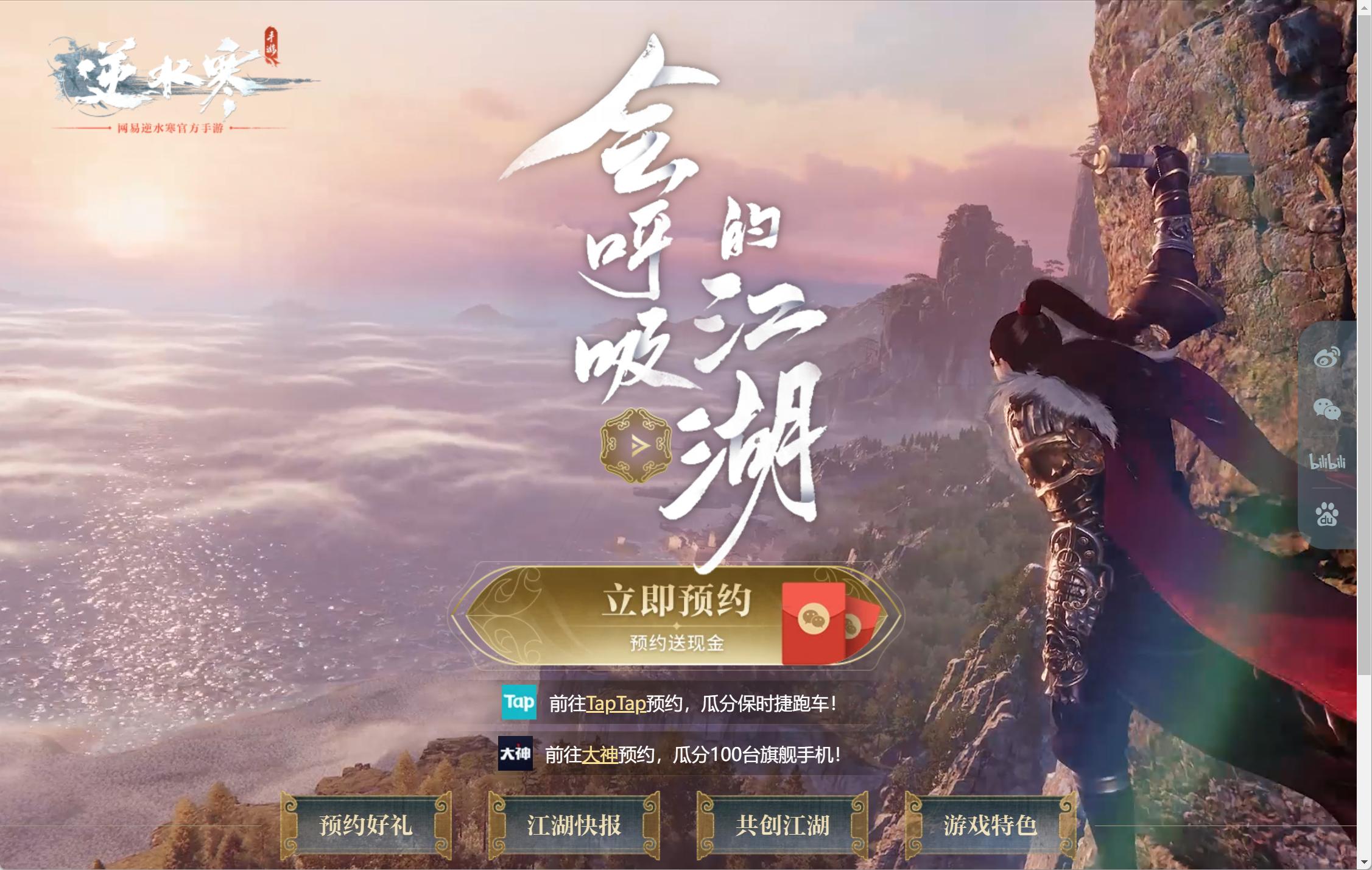Click the 大神 (Dashen) app icon
1372x870 pixels.
(516, 755)
